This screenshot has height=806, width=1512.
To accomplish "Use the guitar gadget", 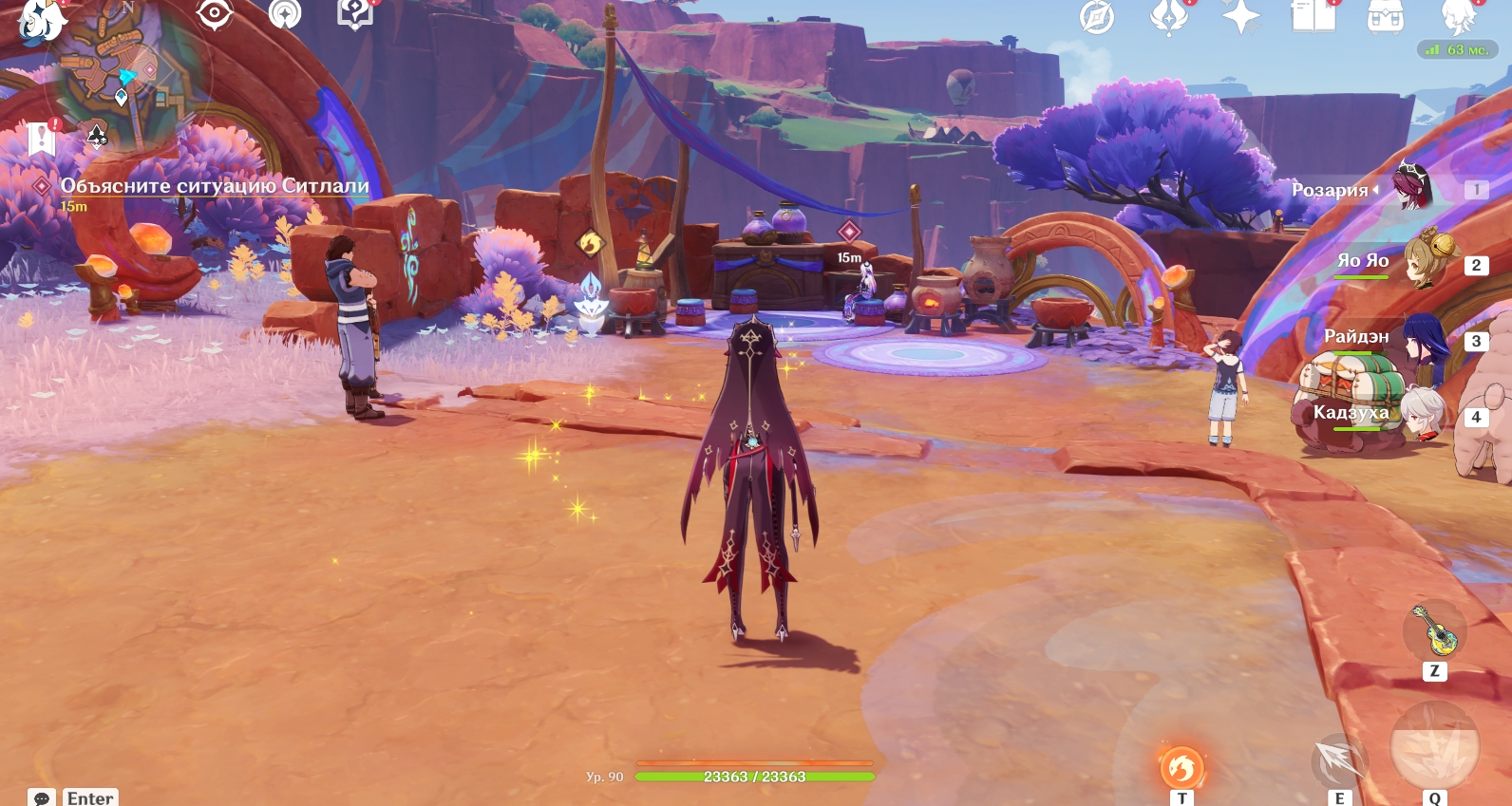I will (1435, 630).
